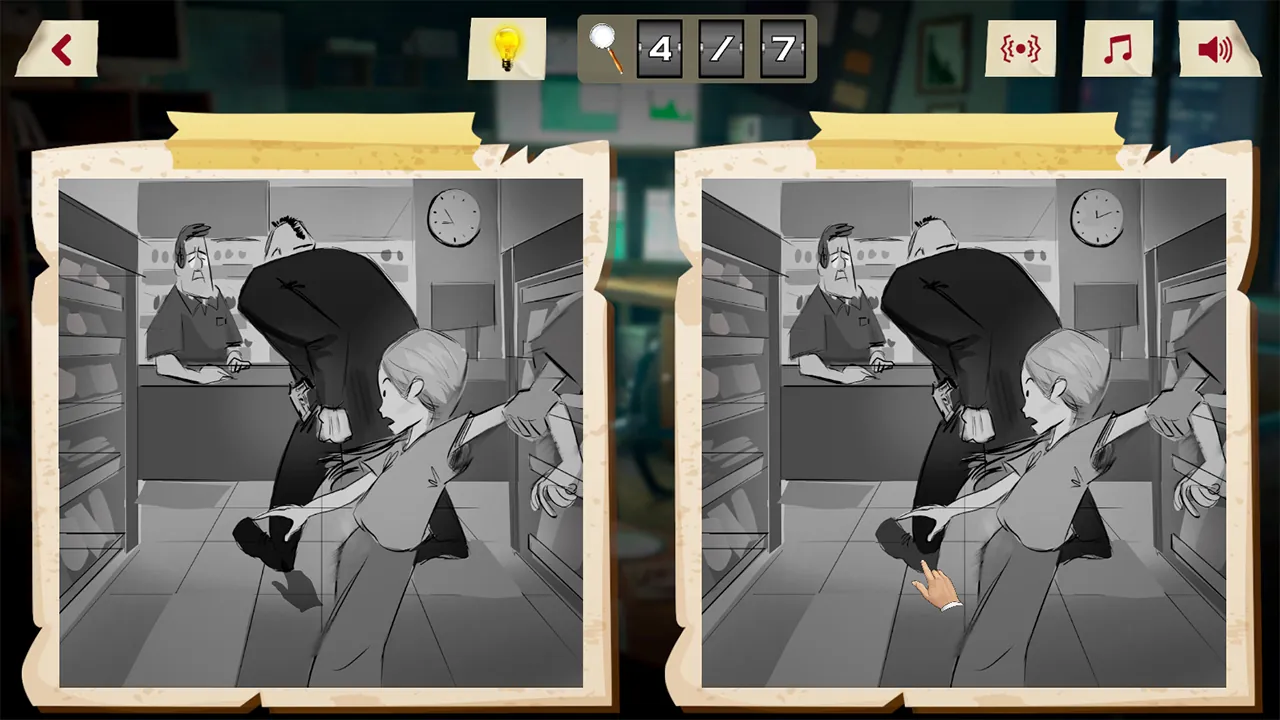Image resolution: width=1280 pixels, height=720 pixels.
Task: Return to level select with the back button
Action: (60, 46)
